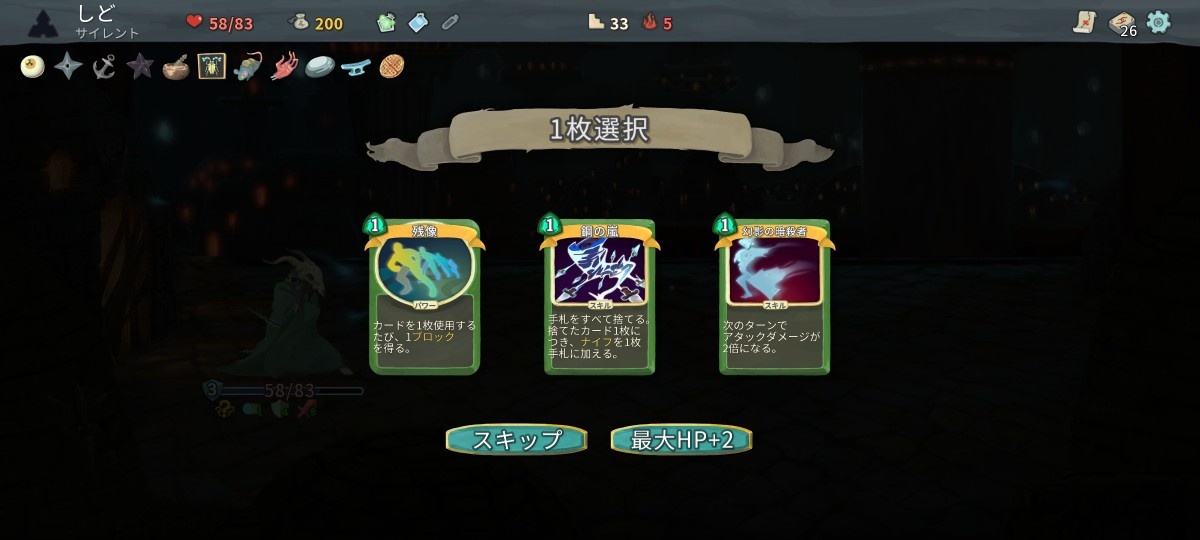Viewport: 1200px width, 540px height.
Task: Inspect the dark purple star relic
Action: (x=140, y=67)
